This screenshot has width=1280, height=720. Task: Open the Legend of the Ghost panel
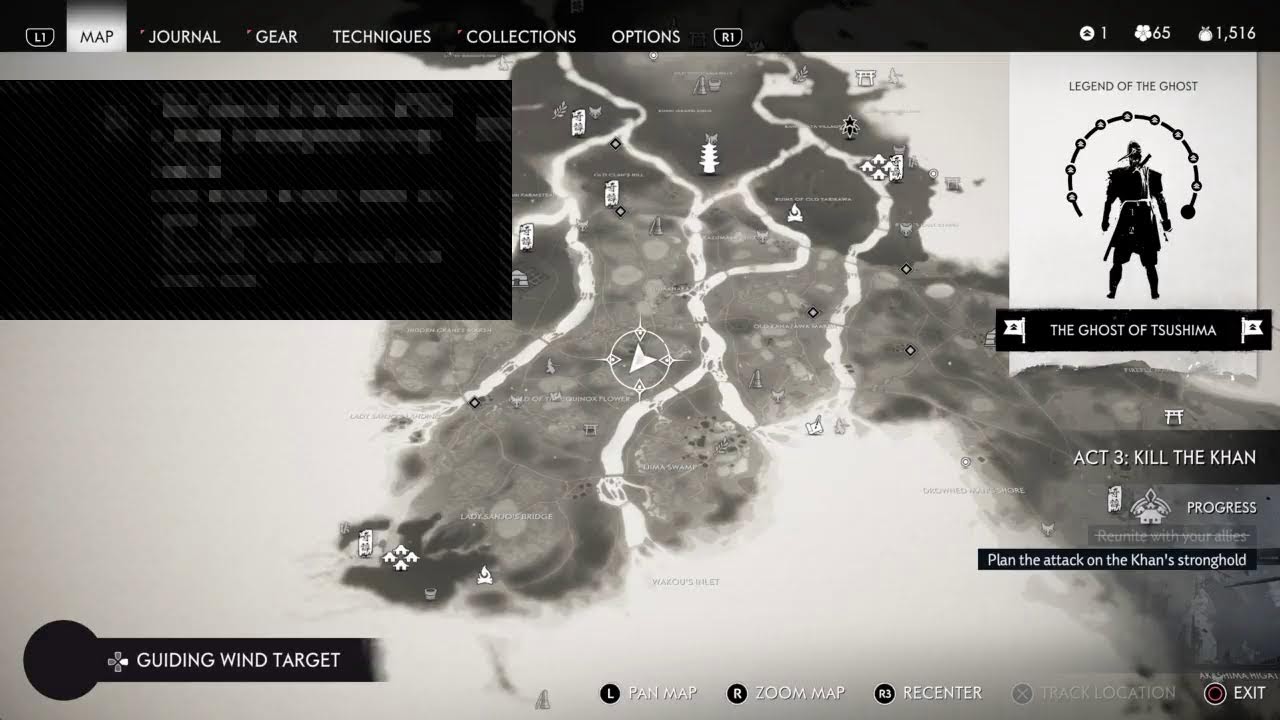tap(1131, 86)
